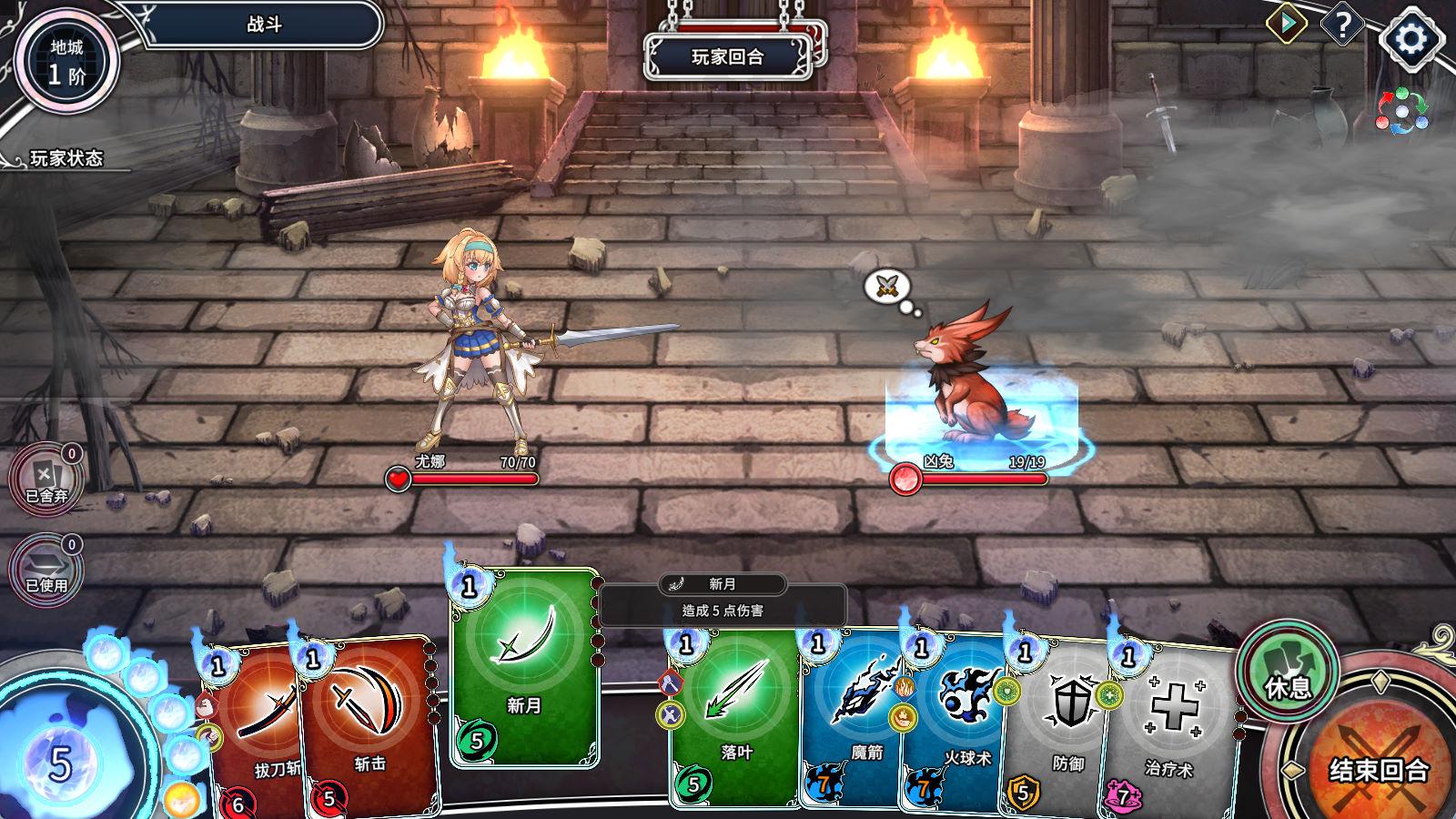Click the 结束回合 end turn button
The height and width of the screenshot is (819, 1456).
point(1378,770)
